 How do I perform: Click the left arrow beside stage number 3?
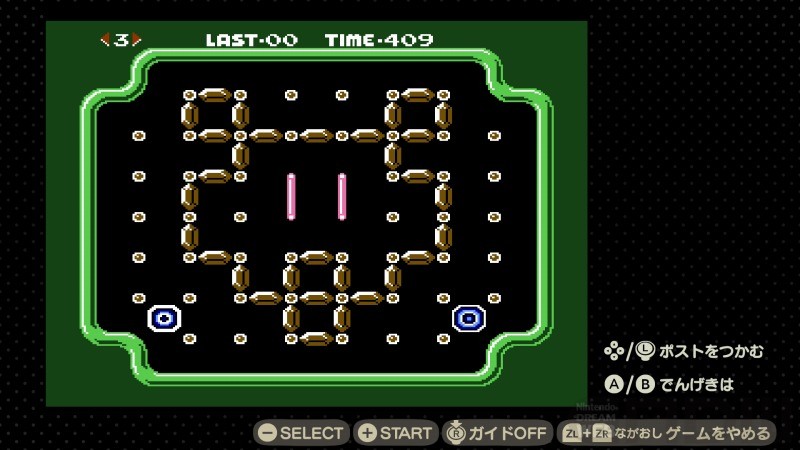(104, 40)
